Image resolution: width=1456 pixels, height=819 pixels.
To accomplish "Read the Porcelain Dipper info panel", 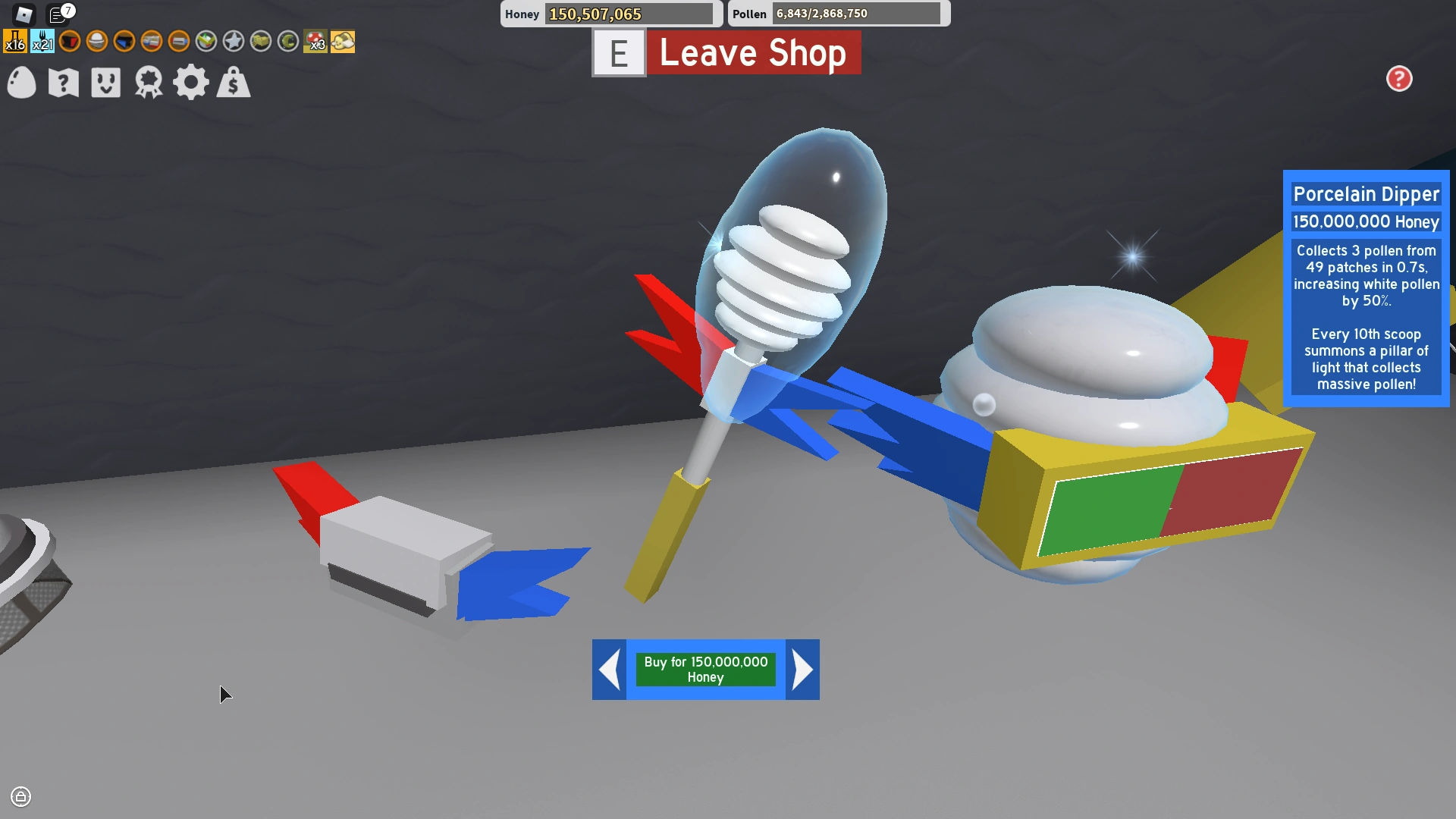I will point(1365,288).
